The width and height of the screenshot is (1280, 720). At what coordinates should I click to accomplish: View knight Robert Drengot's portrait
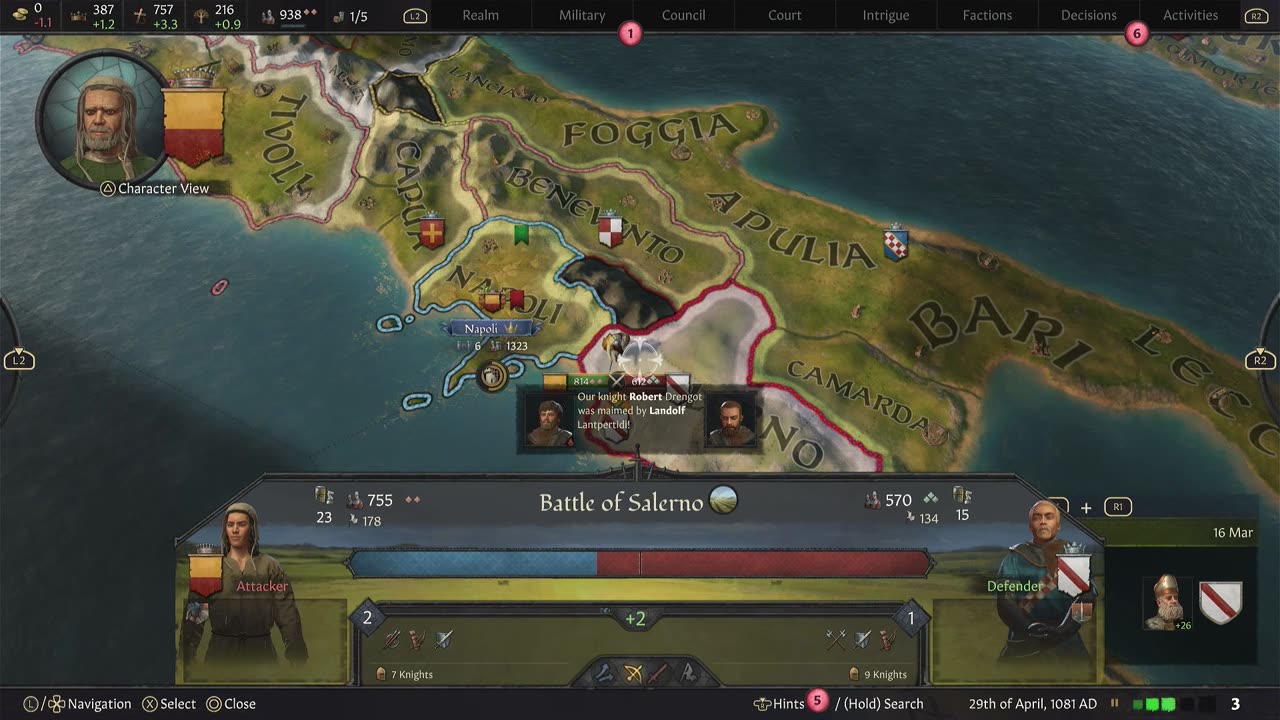point(549,423)
